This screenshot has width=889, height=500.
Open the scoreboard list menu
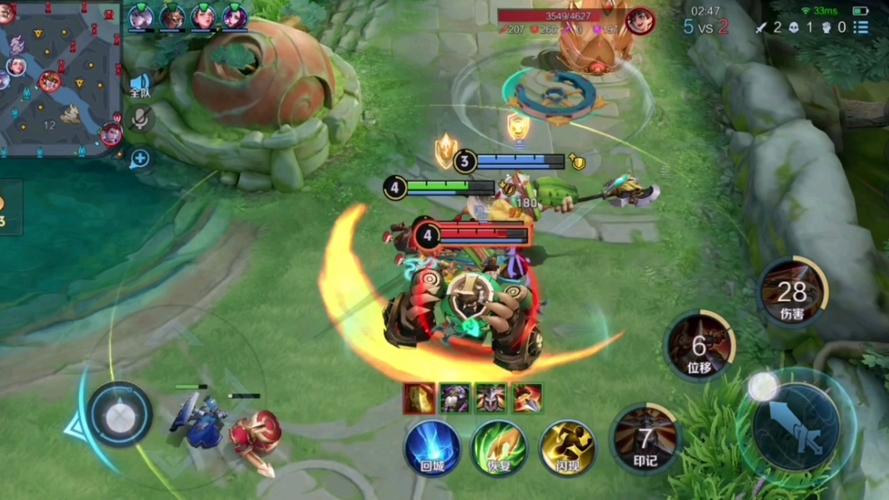click(861, 28)
